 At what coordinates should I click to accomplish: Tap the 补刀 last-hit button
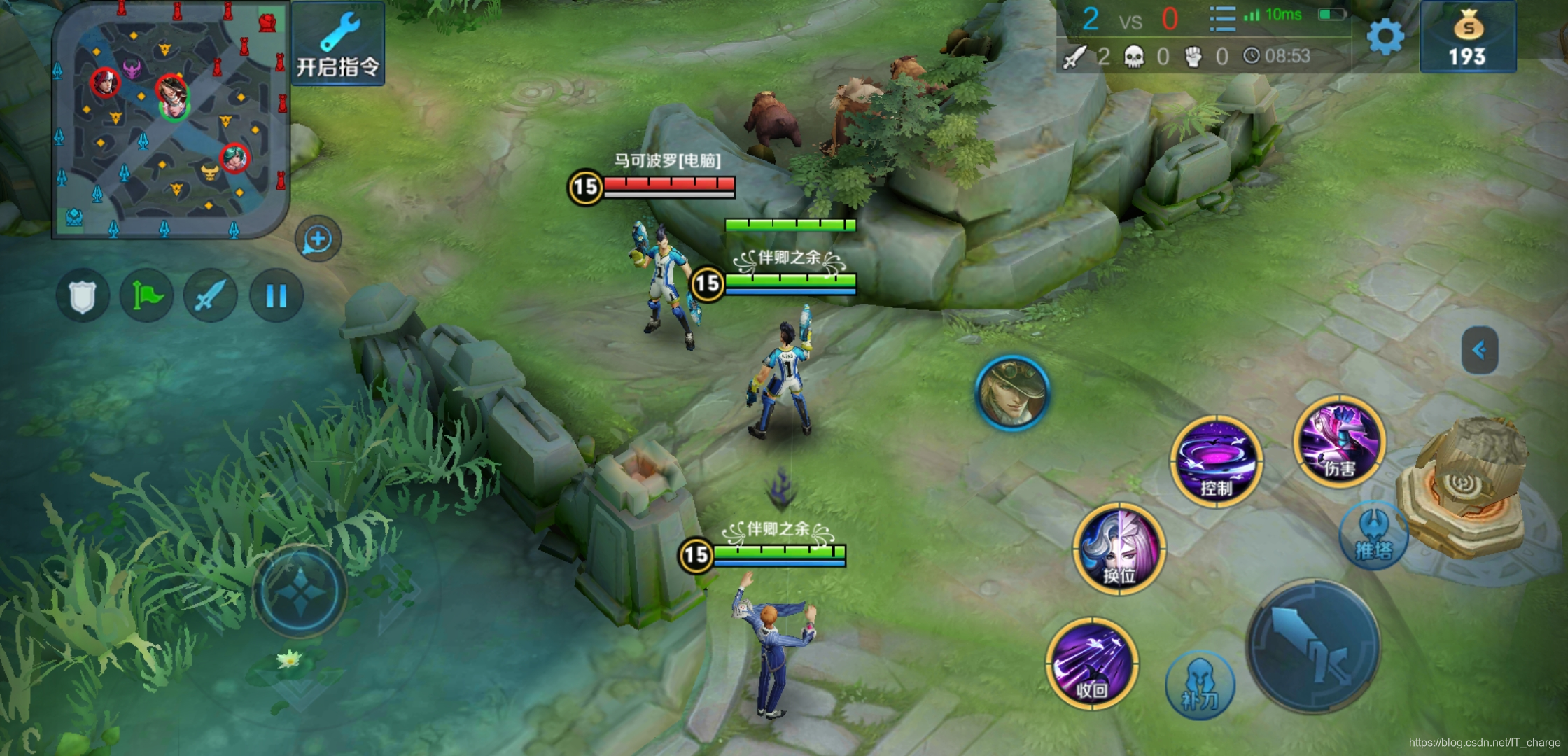click(x=1200, y=685)
